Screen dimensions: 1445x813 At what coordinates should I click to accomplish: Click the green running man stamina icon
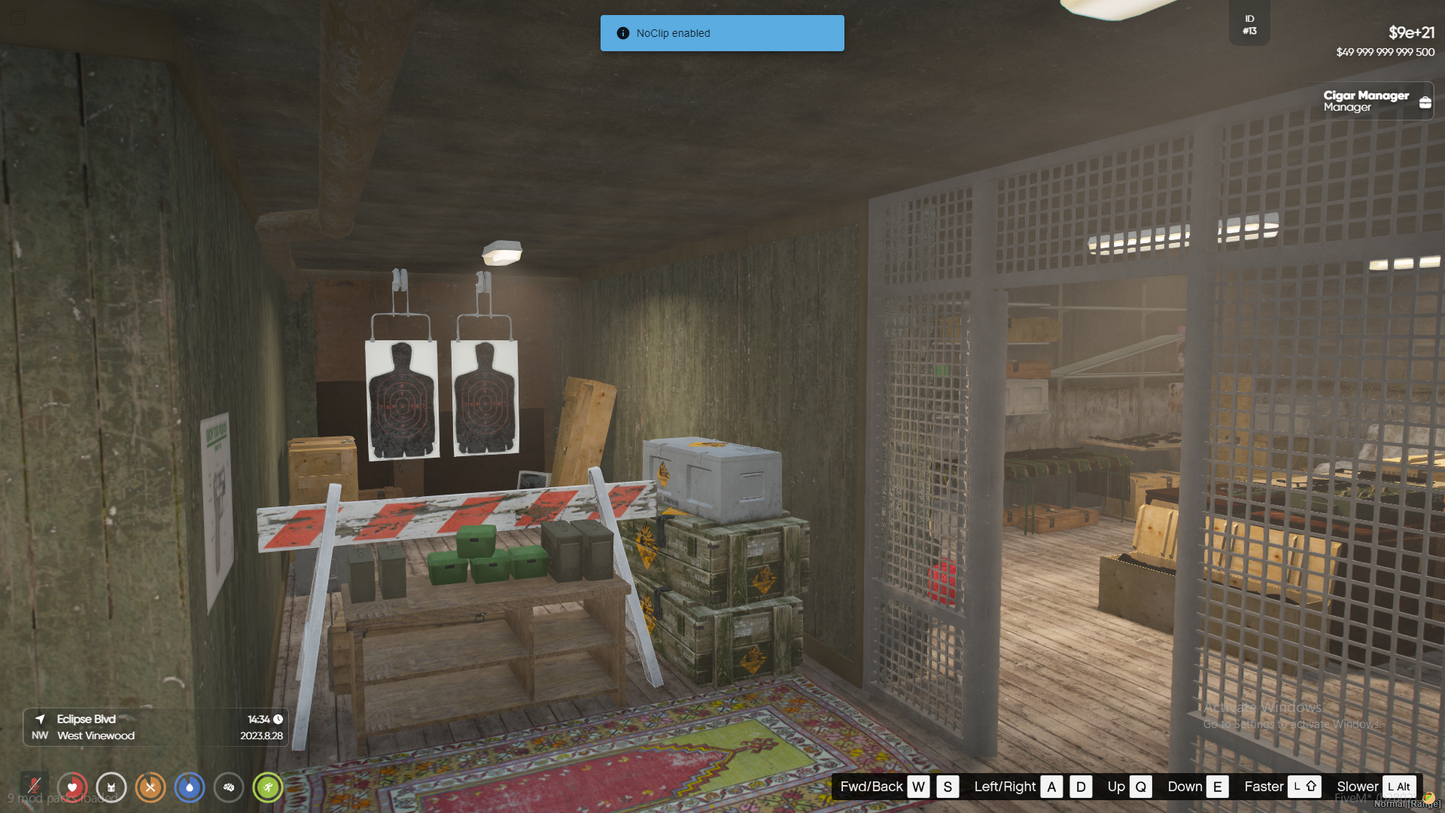pyautogui.click(x=268, y=788)
